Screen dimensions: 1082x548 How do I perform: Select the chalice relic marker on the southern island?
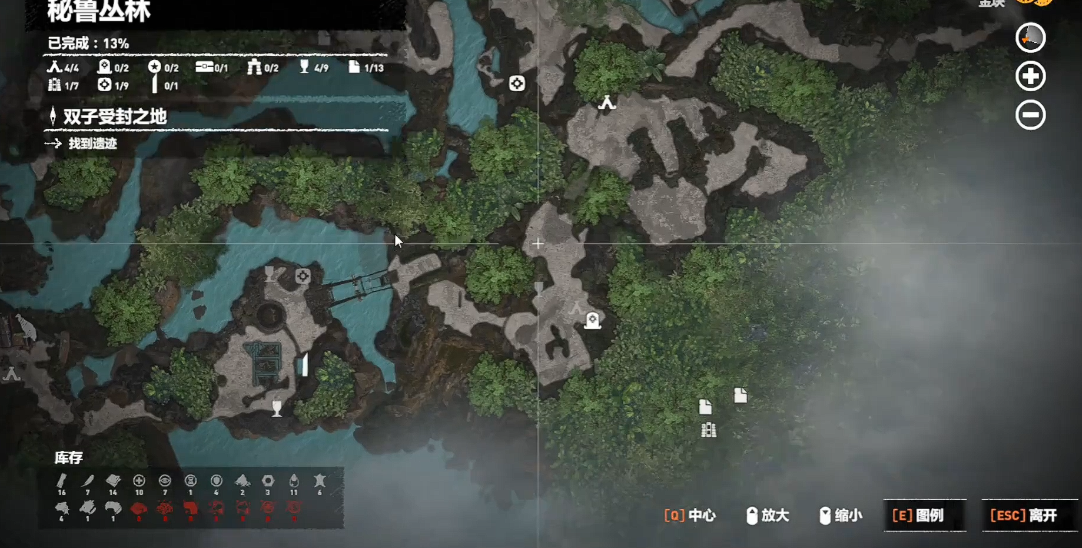277,407
